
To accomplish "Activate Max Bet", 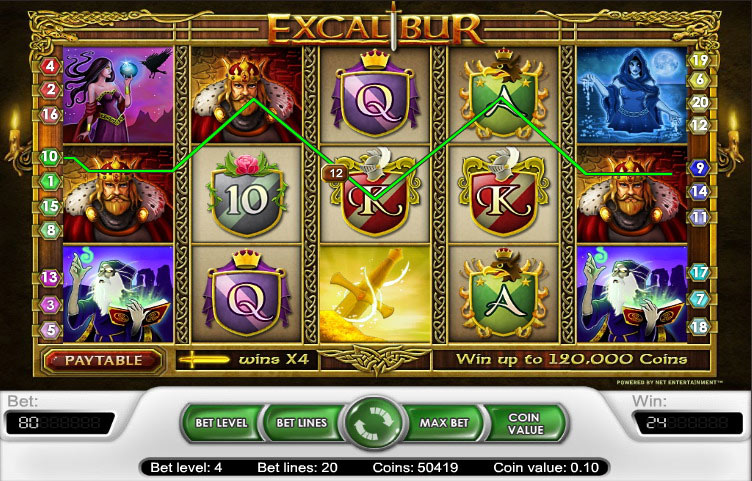I will 445,423.
